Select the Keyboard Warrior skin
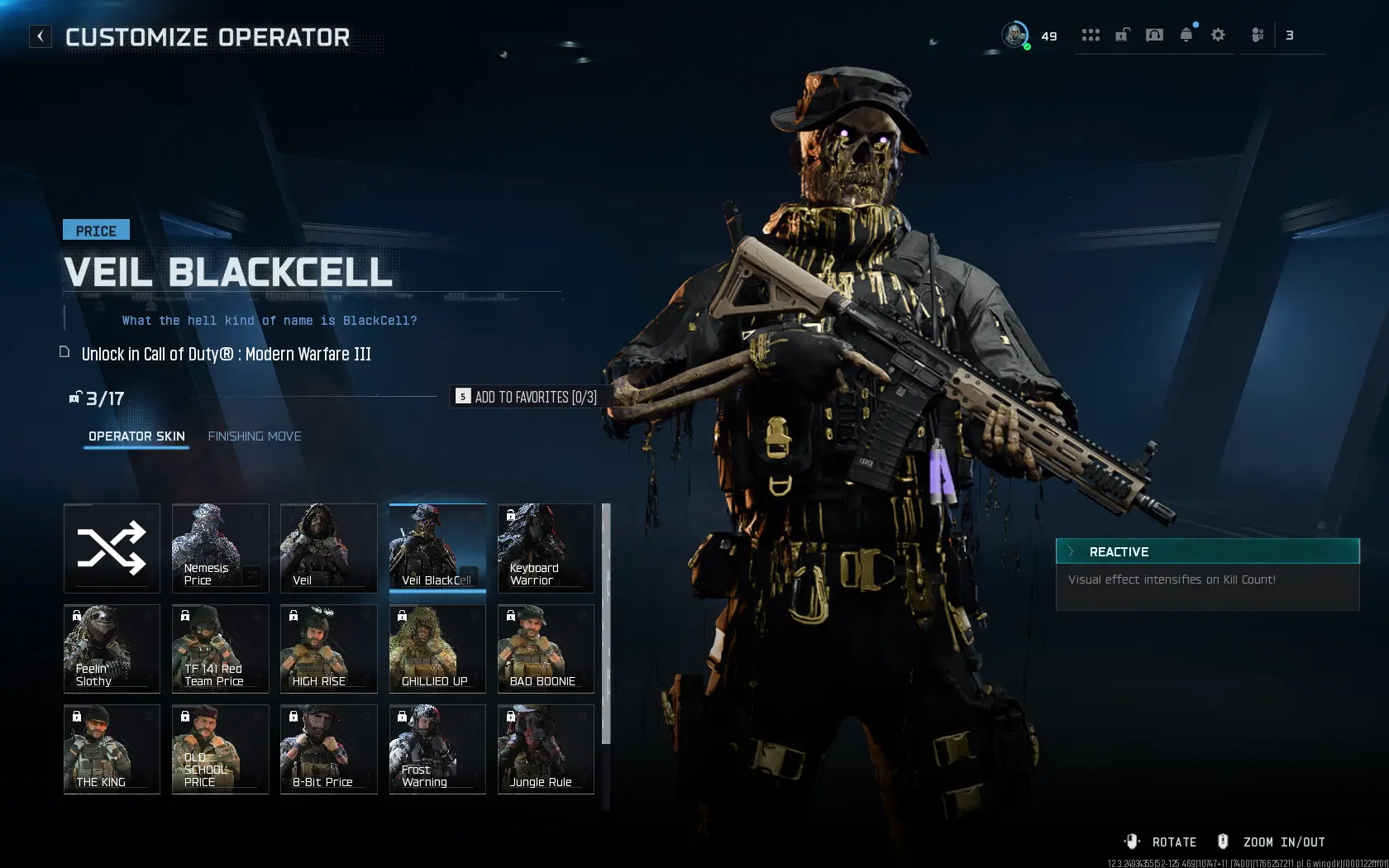Screen dimensions: 1389x868 coord(545,548)
